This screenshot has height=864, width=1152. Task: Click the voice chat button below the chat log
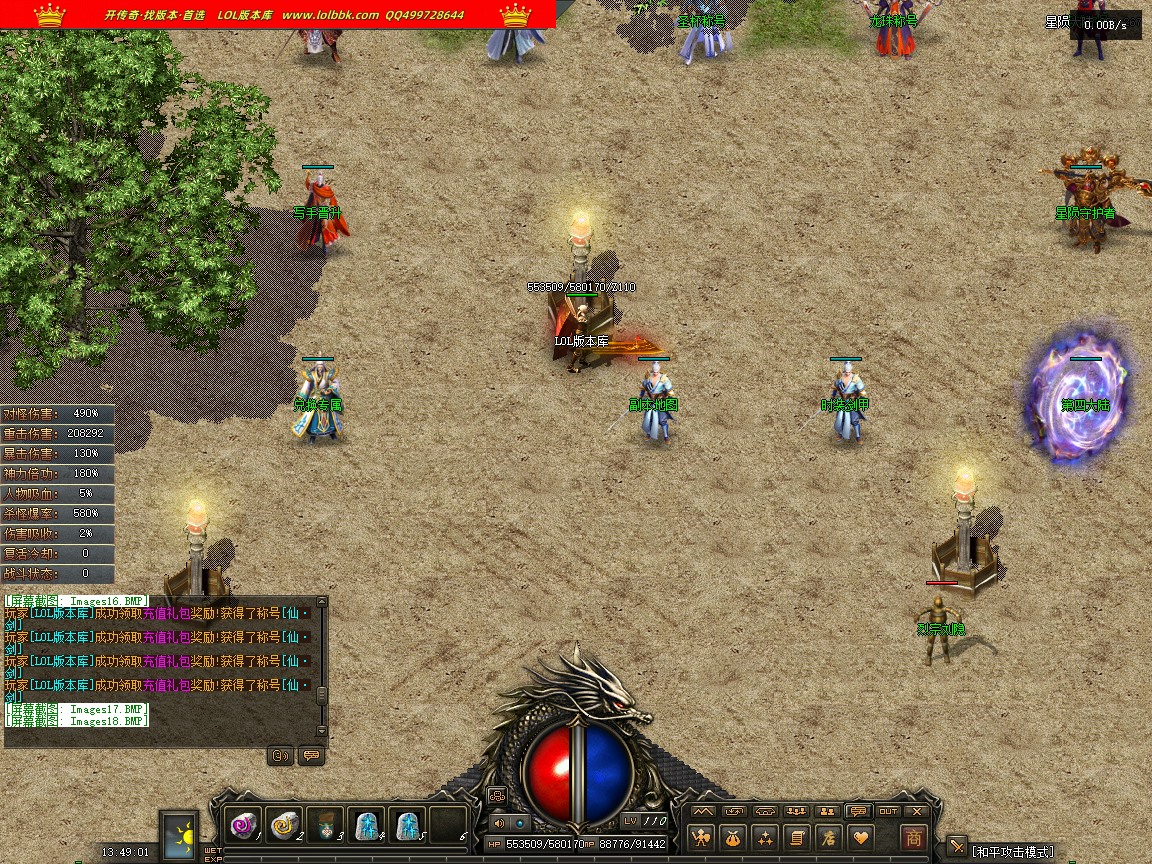tap(281, 756)
